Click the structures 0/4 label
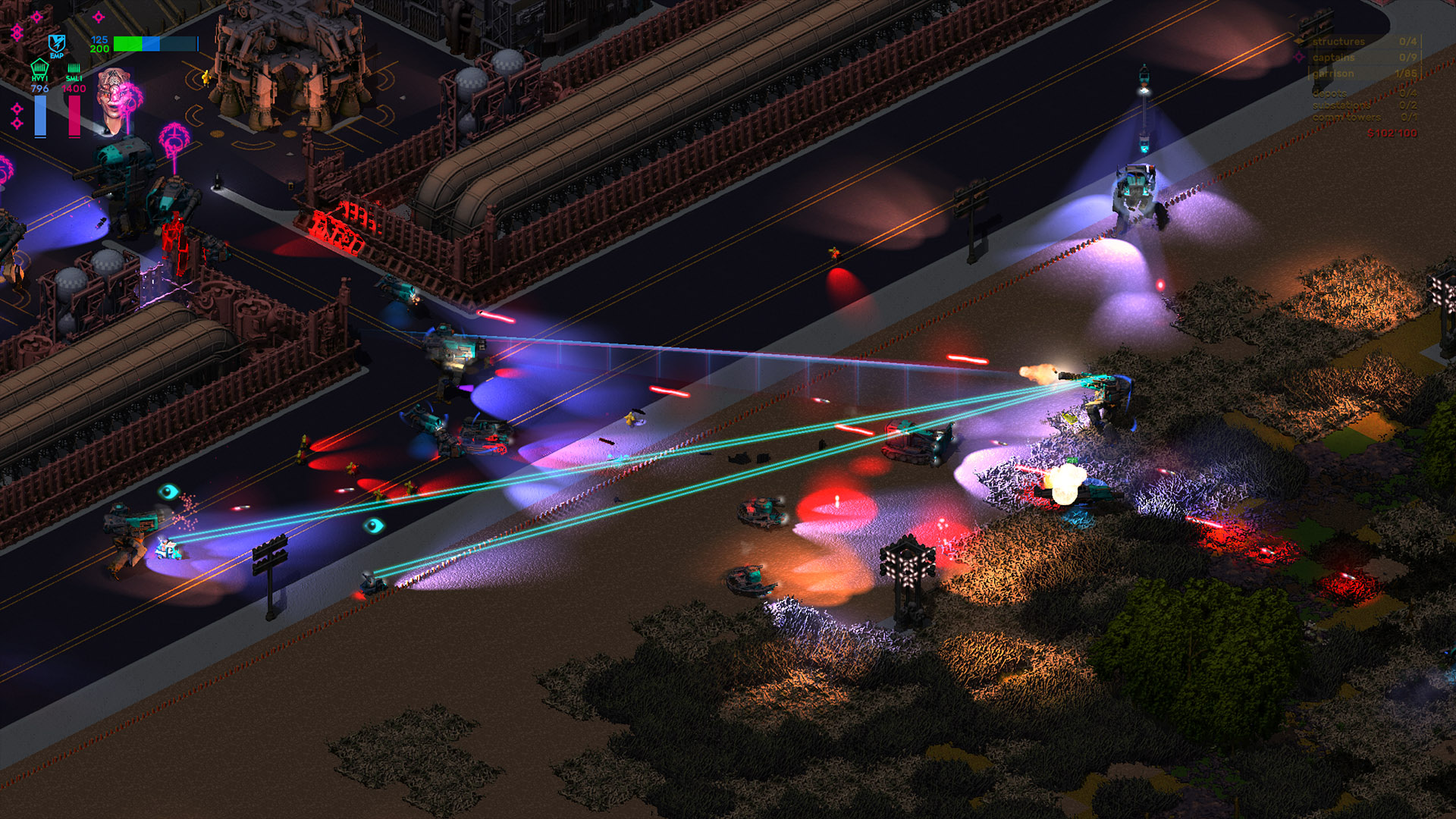 pyautogui.click(x=1338, y=41)
